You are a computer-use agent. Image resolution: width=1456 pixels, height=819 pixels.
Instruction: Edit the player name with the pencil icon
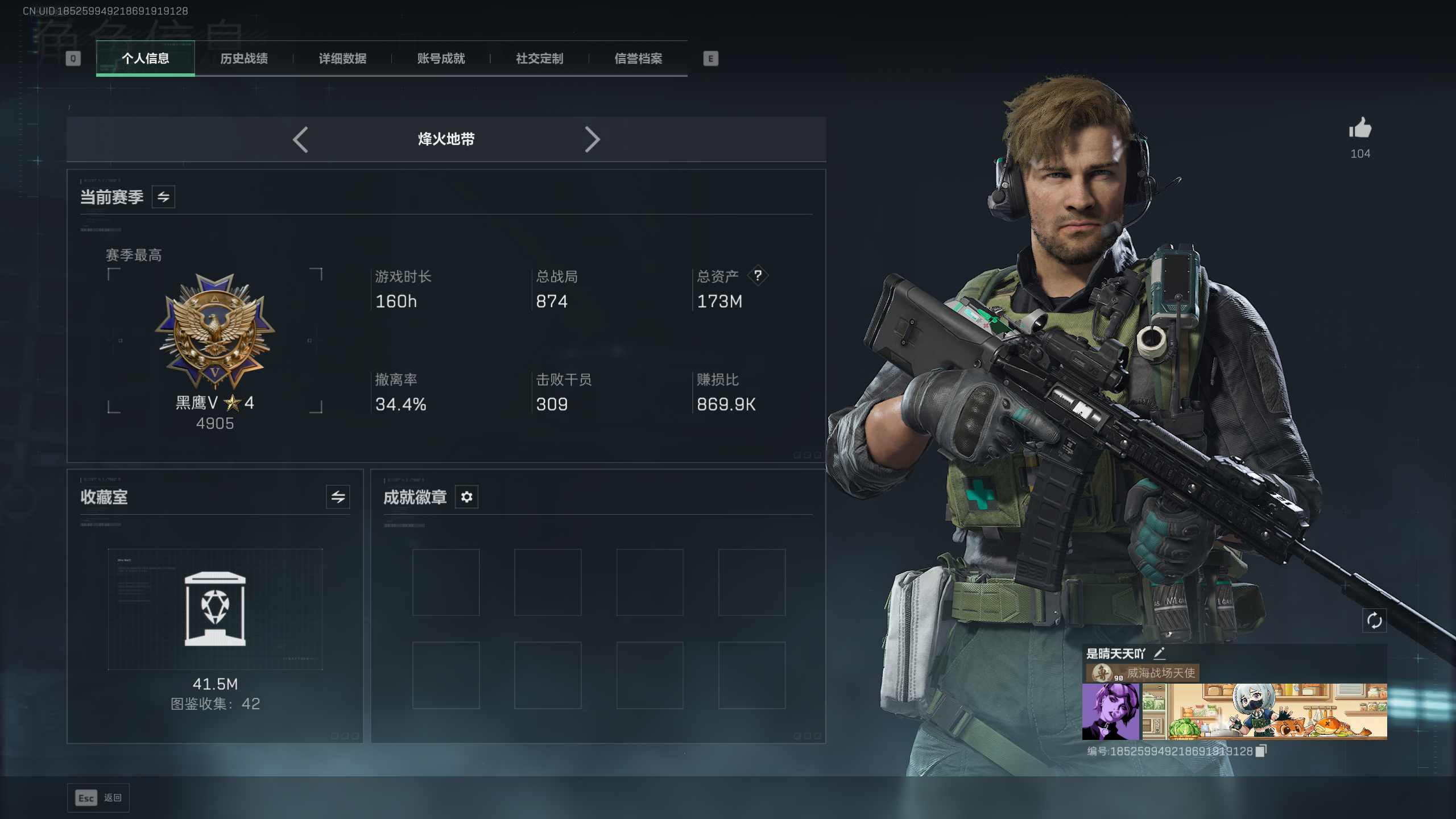tap(1160, 653)
